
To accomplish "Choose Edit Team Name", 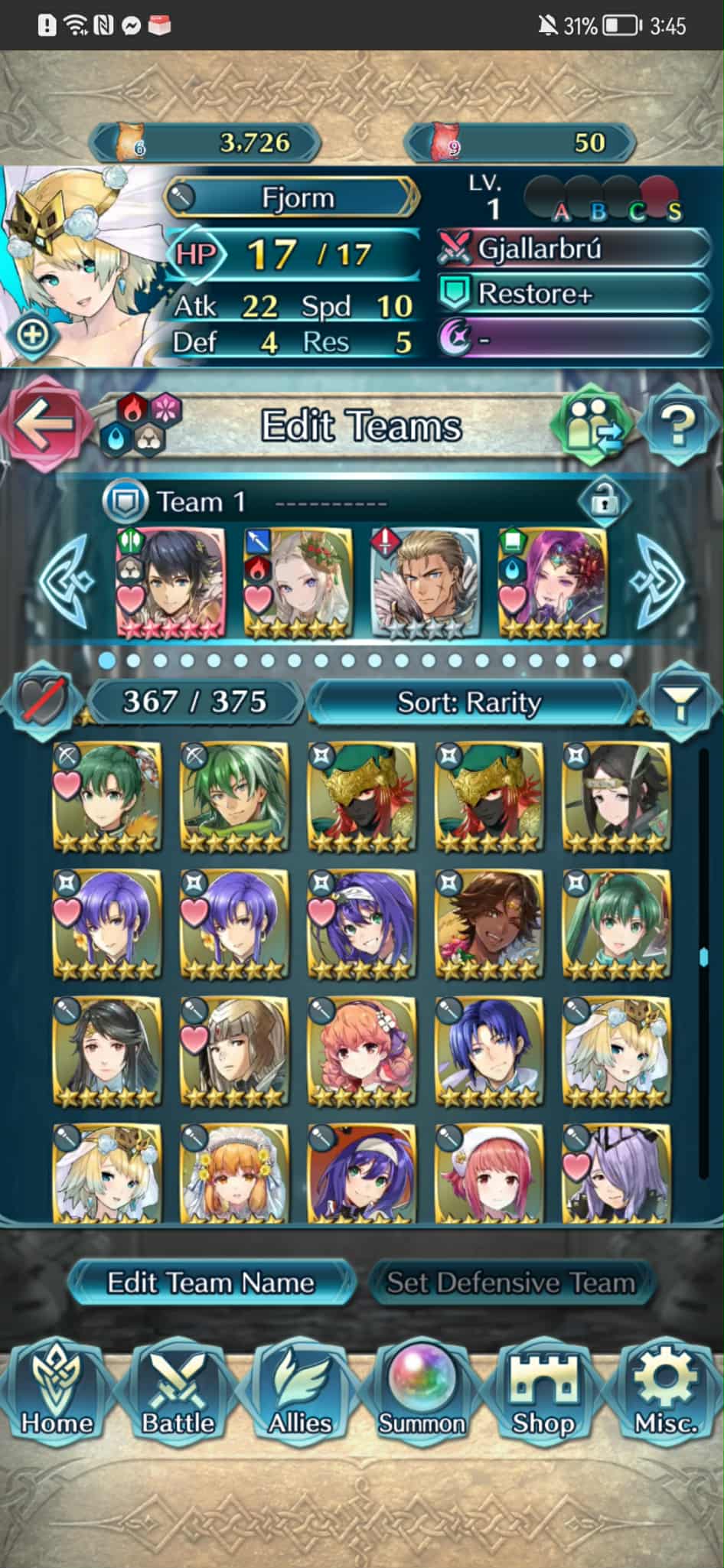I will [x=210, y=1283].
